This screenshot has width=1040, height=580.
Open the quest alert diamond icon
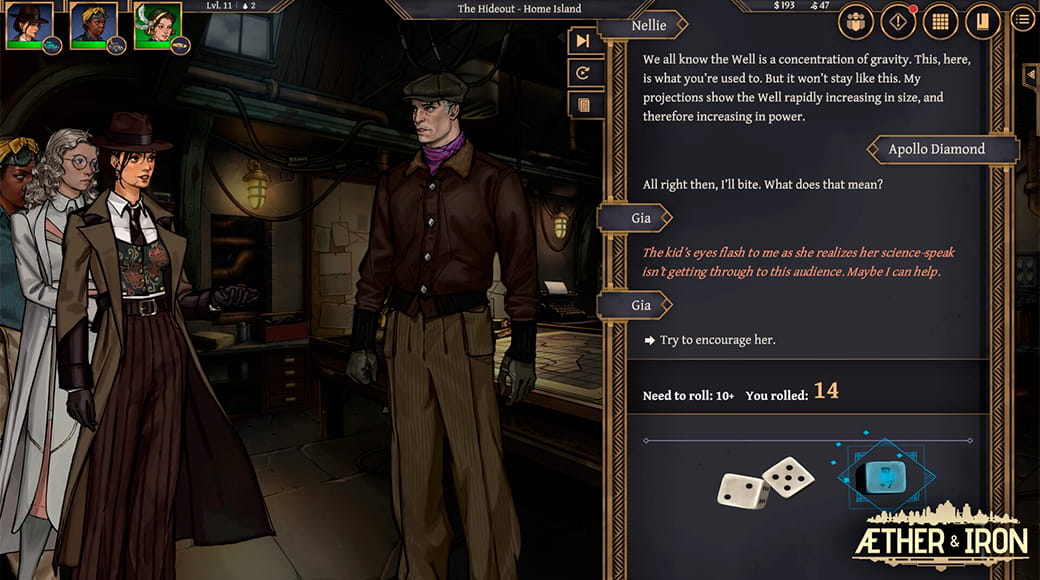(x=898, y=20)
